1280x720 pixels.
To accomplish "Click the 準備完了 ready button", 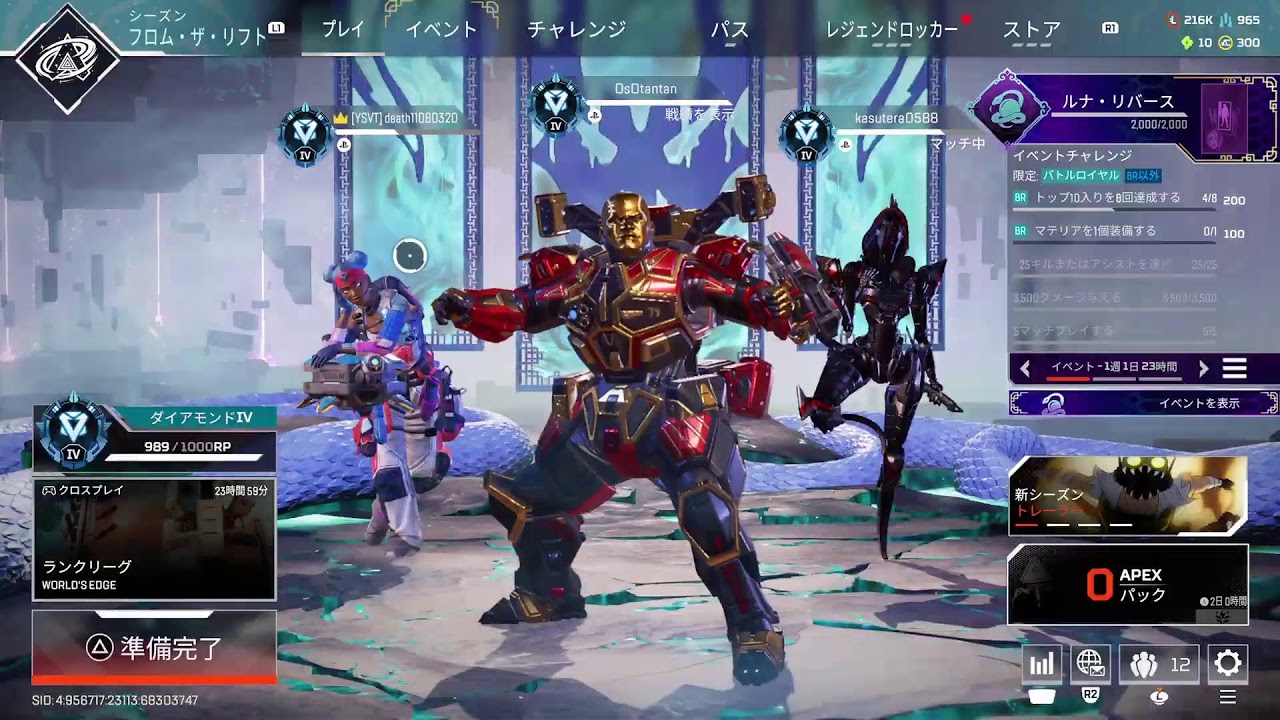I will pos(154,648).
